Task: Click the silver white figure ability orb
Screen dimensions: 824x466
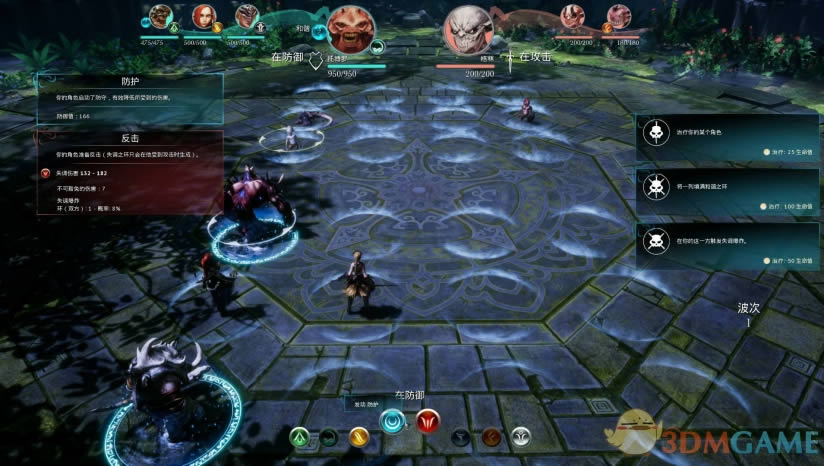Action: pos(521,437)
